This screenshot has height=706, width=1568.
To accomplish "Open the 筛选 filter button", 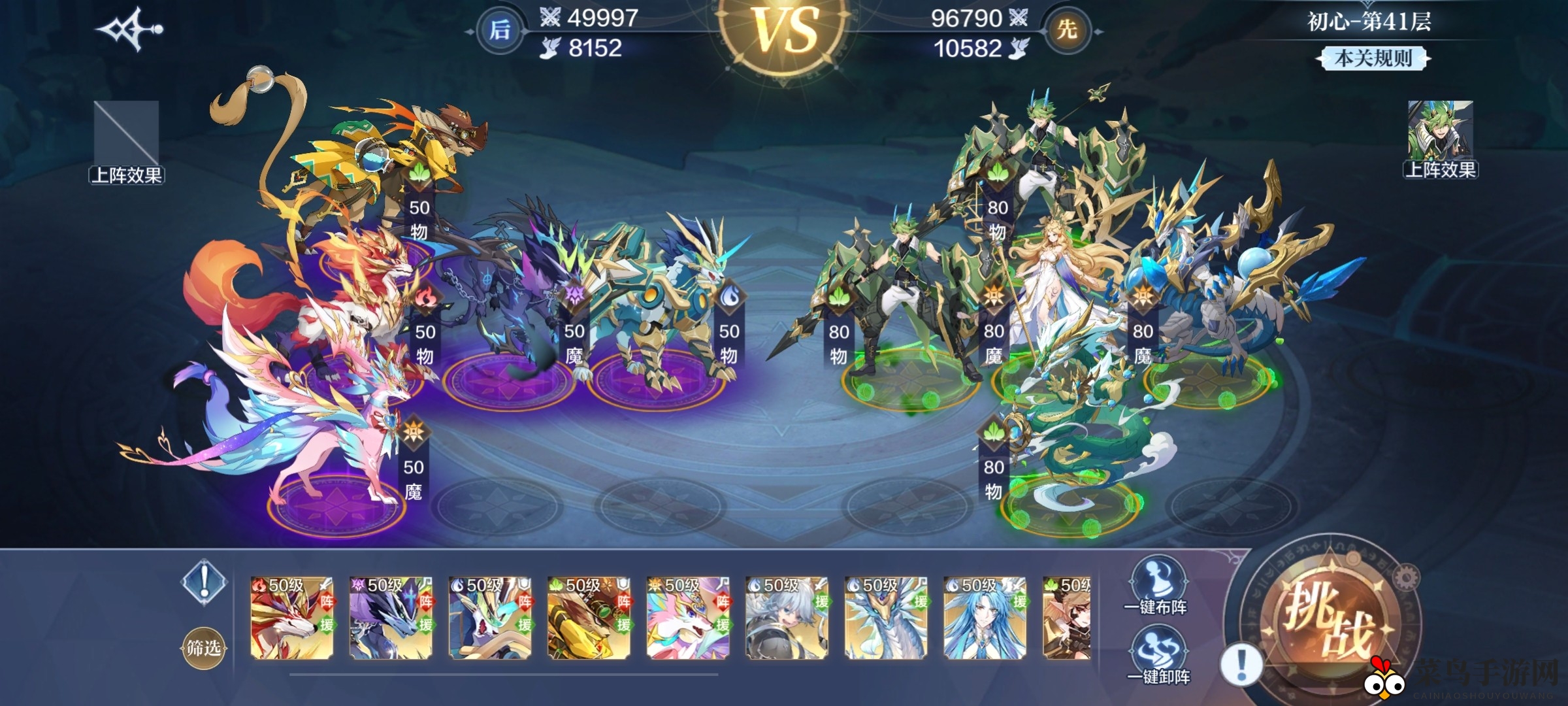I will coord(203,648).
